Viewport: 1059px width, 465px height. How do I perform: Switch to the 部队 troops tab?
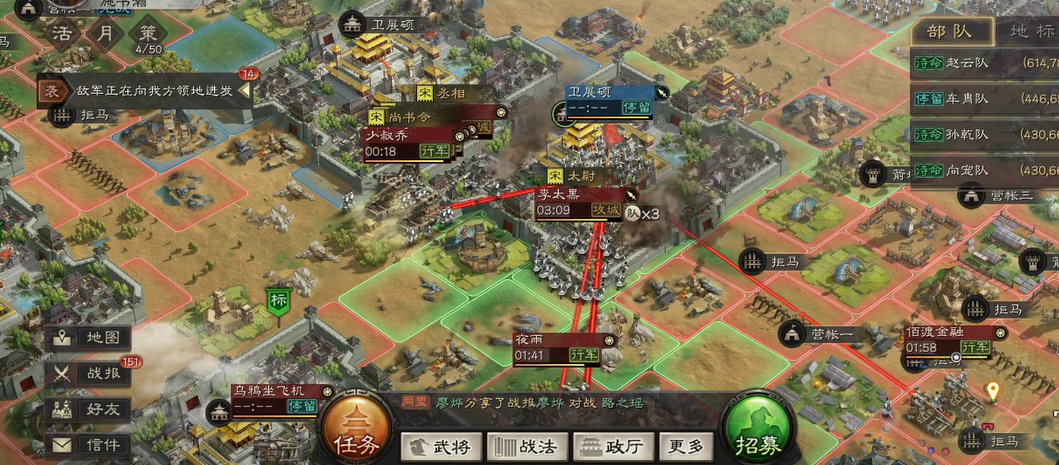click(949, 30)
